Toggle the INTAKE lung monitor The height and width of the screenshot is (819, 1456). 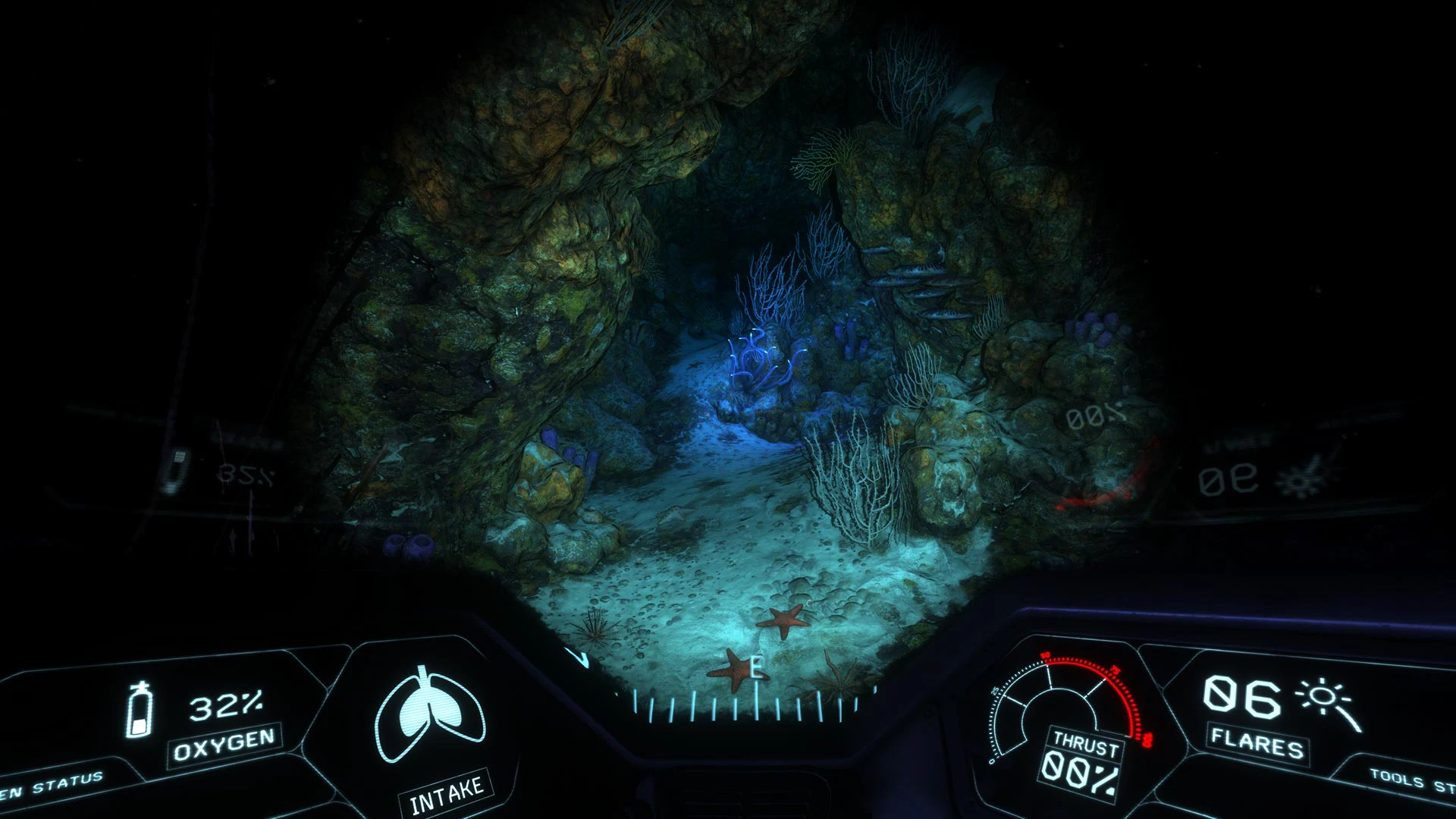coord(446,789)
